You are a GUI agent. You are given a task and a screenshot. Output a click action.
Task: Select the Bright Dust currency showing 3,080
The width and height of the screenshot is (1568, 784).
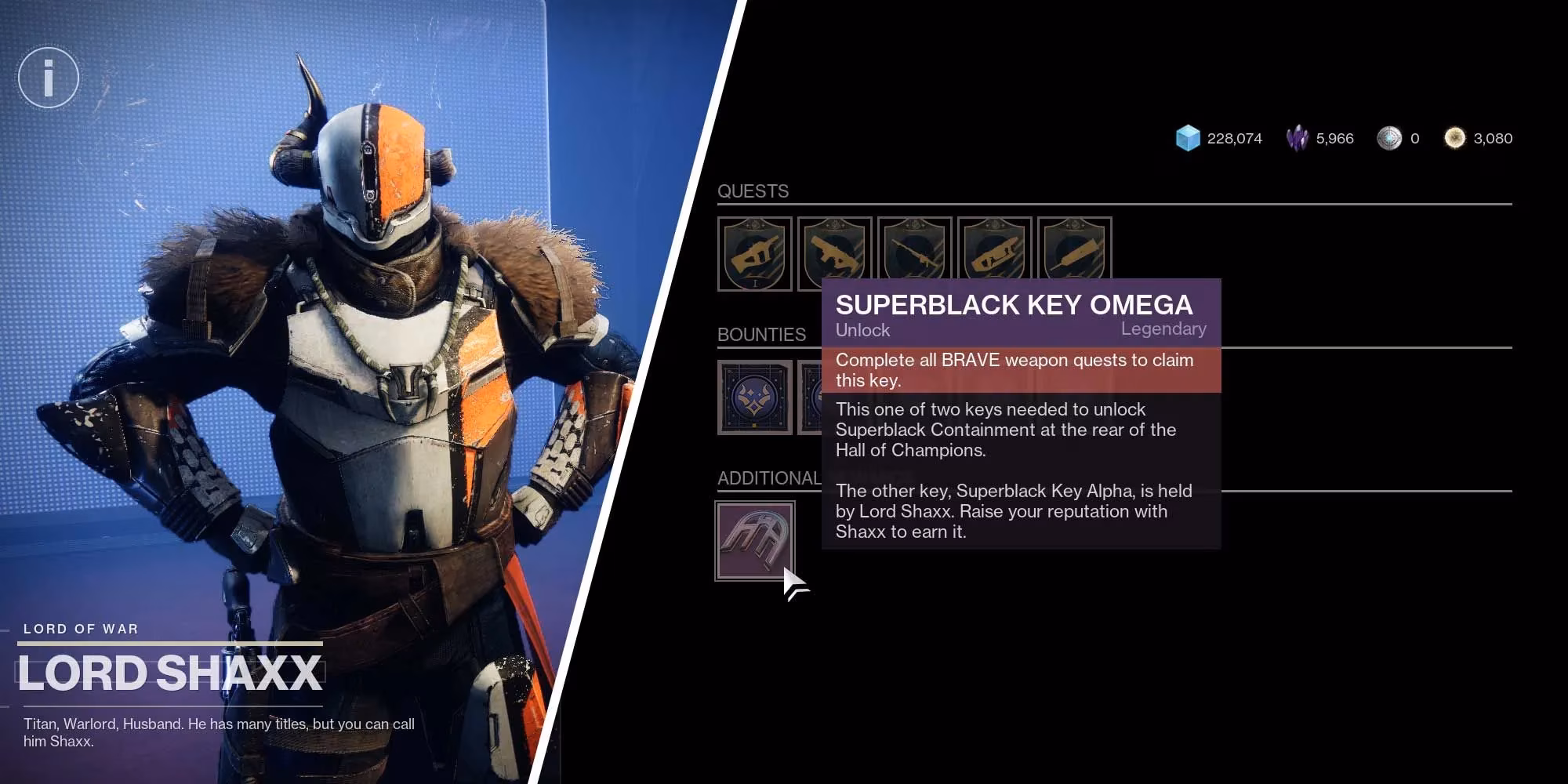click(x=1456, y=137)
